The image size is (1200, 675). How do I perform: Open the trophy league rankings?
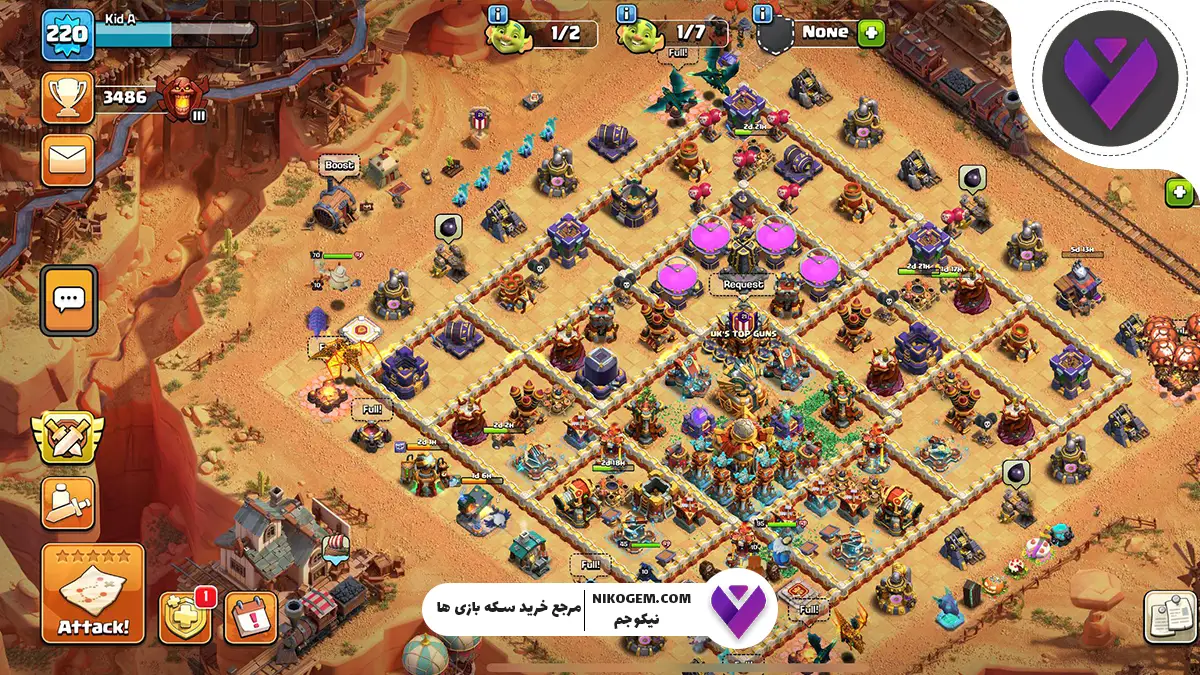pos(67,98)
